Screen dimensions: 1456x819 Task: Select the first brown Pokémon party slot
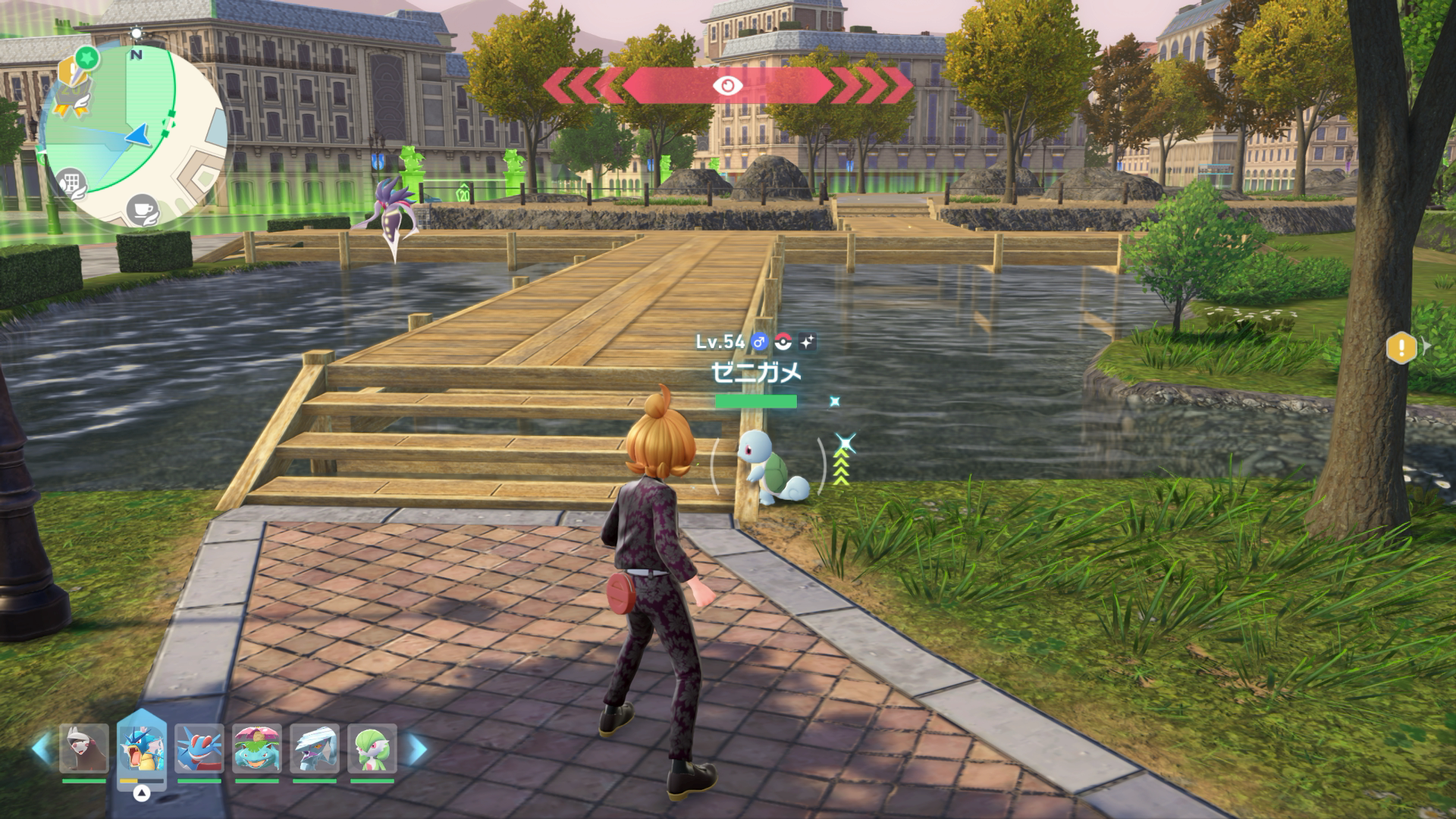pyautogui.click(x=84, y=749)
